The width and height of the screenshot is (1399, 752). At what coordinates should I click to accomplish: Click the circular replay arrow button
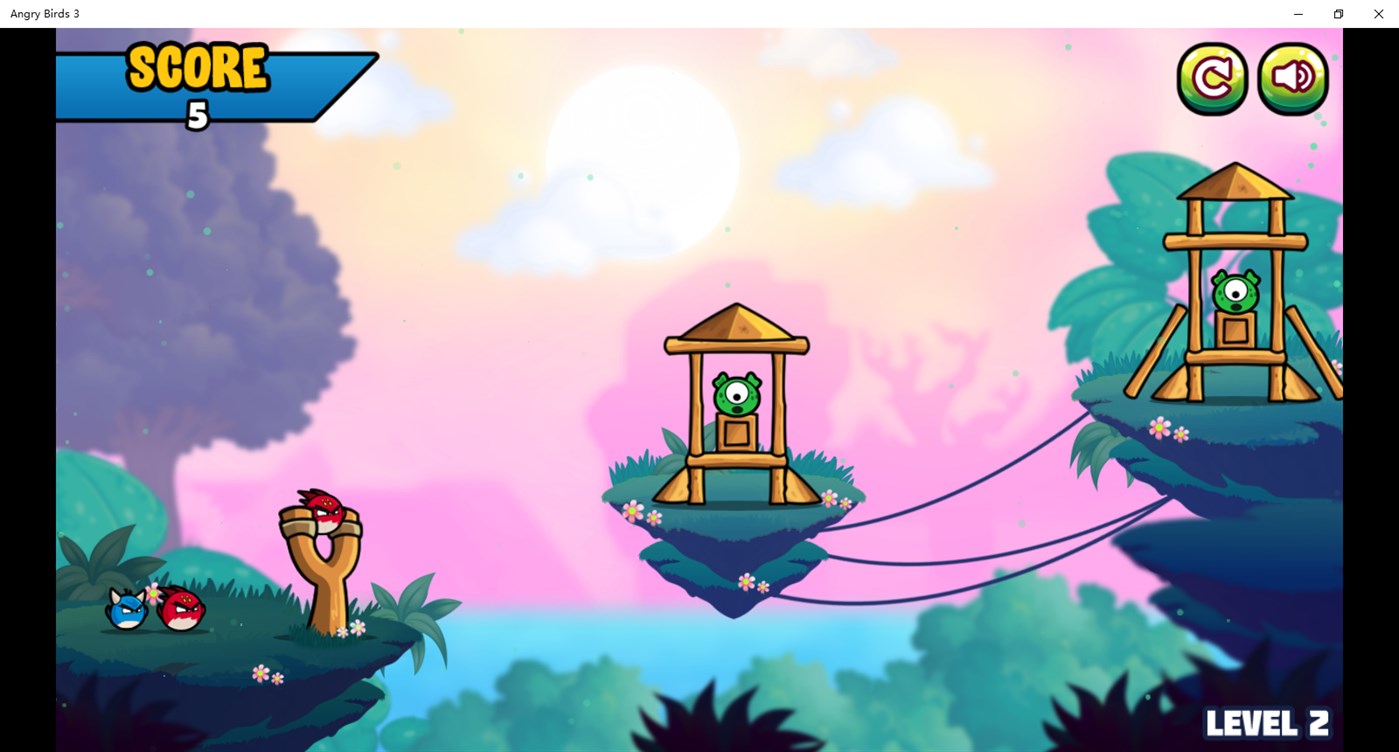pyautogui.click(x=1212, y=77)
